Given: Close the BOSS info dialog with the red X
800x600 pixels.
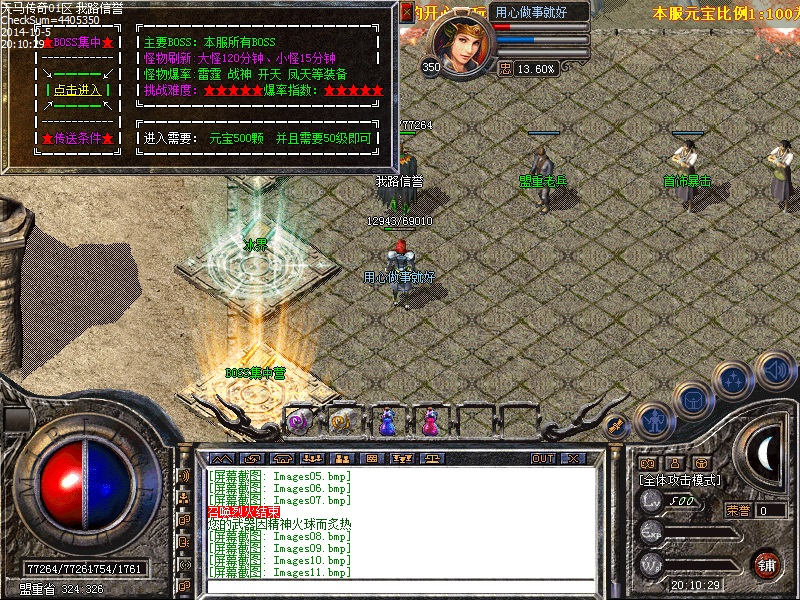Looking at the screenshot, I should point(406,12).
